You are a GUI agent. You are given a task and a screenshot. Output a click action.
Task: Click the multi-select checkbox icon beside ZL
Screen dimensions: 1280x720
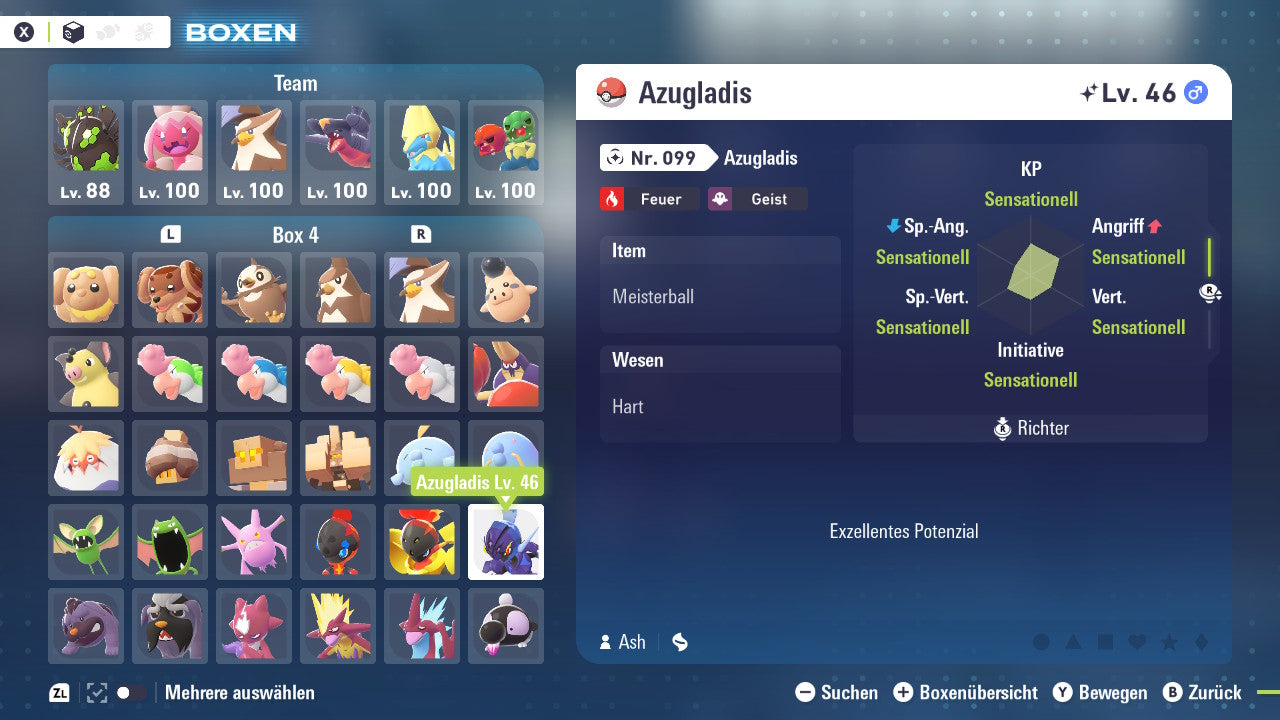pos(95,691)
